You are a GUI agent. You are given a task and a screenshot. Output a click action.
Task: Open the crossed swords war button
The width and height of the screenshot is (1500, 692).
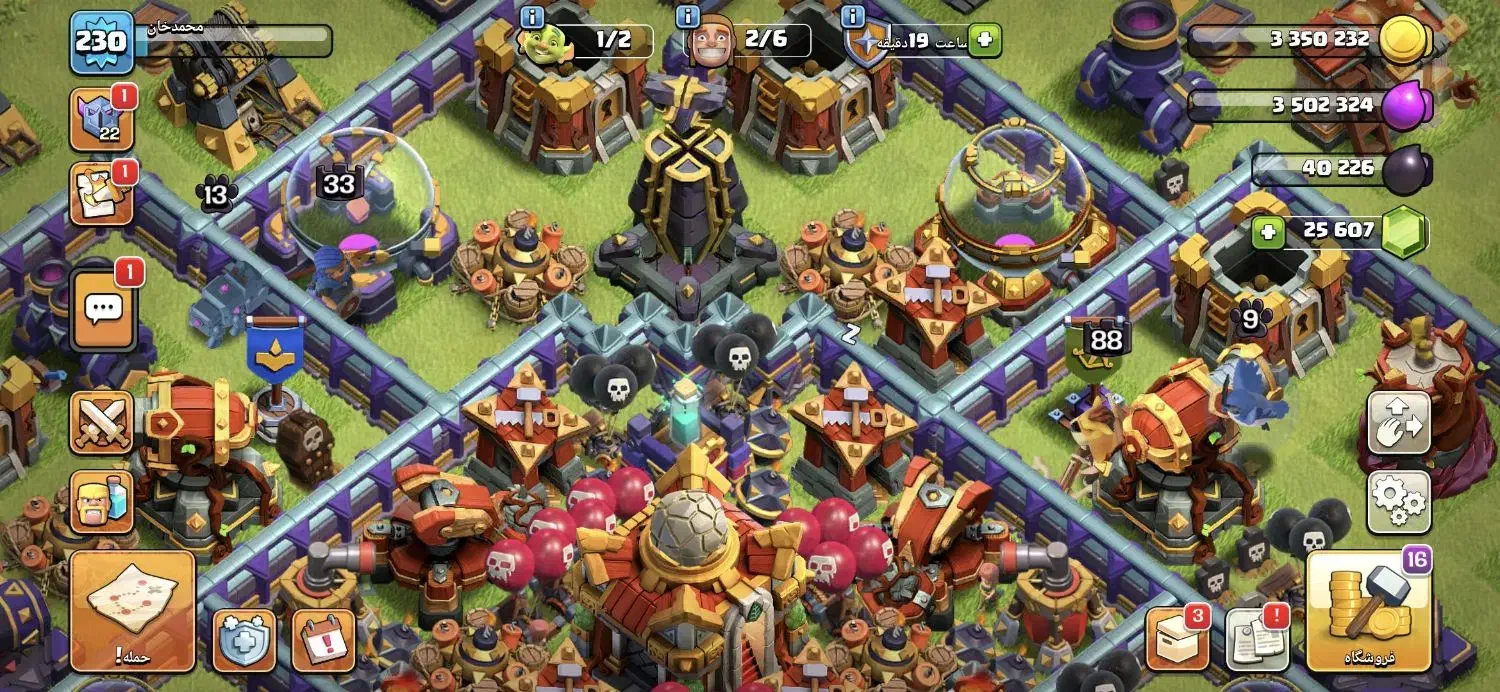(101, 422)
